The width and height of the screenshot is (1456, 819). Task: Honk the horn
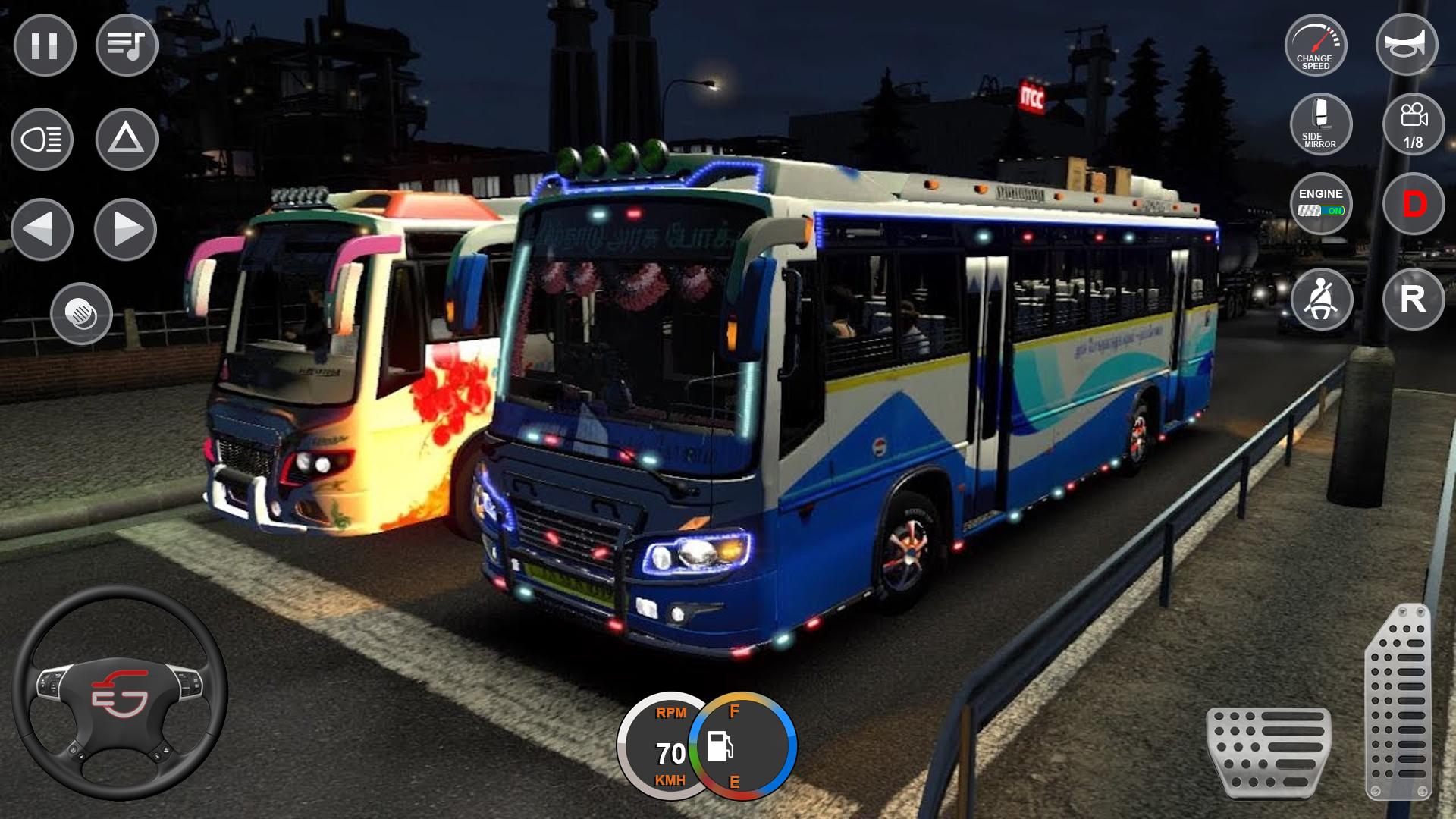coord(1407,44)
